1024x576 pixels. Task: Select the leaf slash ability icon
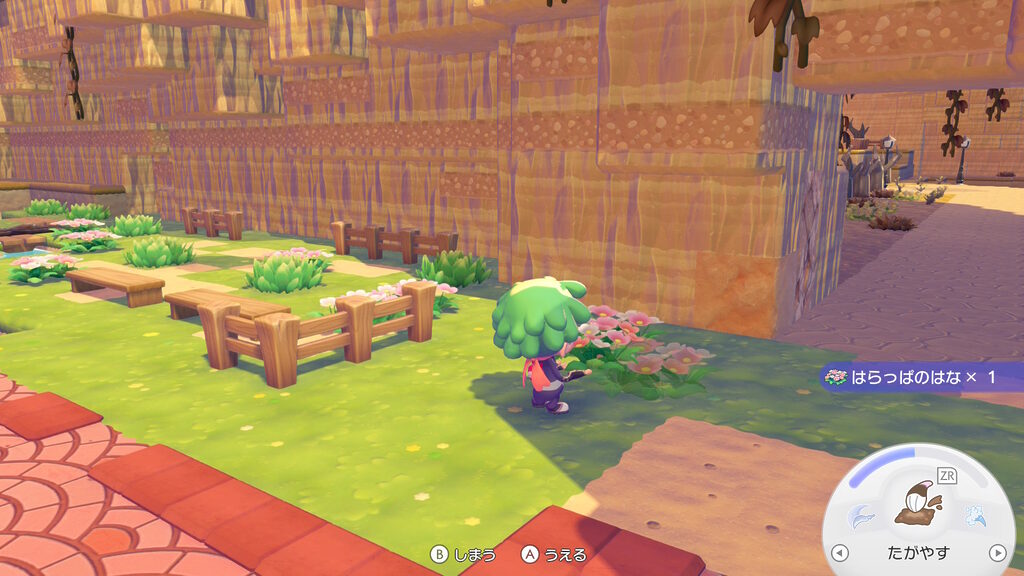click(861, 516)
